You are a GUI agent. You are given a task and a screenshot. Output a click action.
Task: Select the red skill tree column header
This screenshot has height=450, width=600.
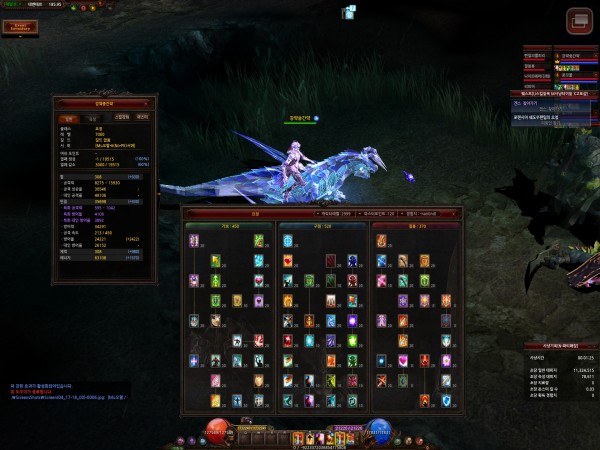coord(416,225)
